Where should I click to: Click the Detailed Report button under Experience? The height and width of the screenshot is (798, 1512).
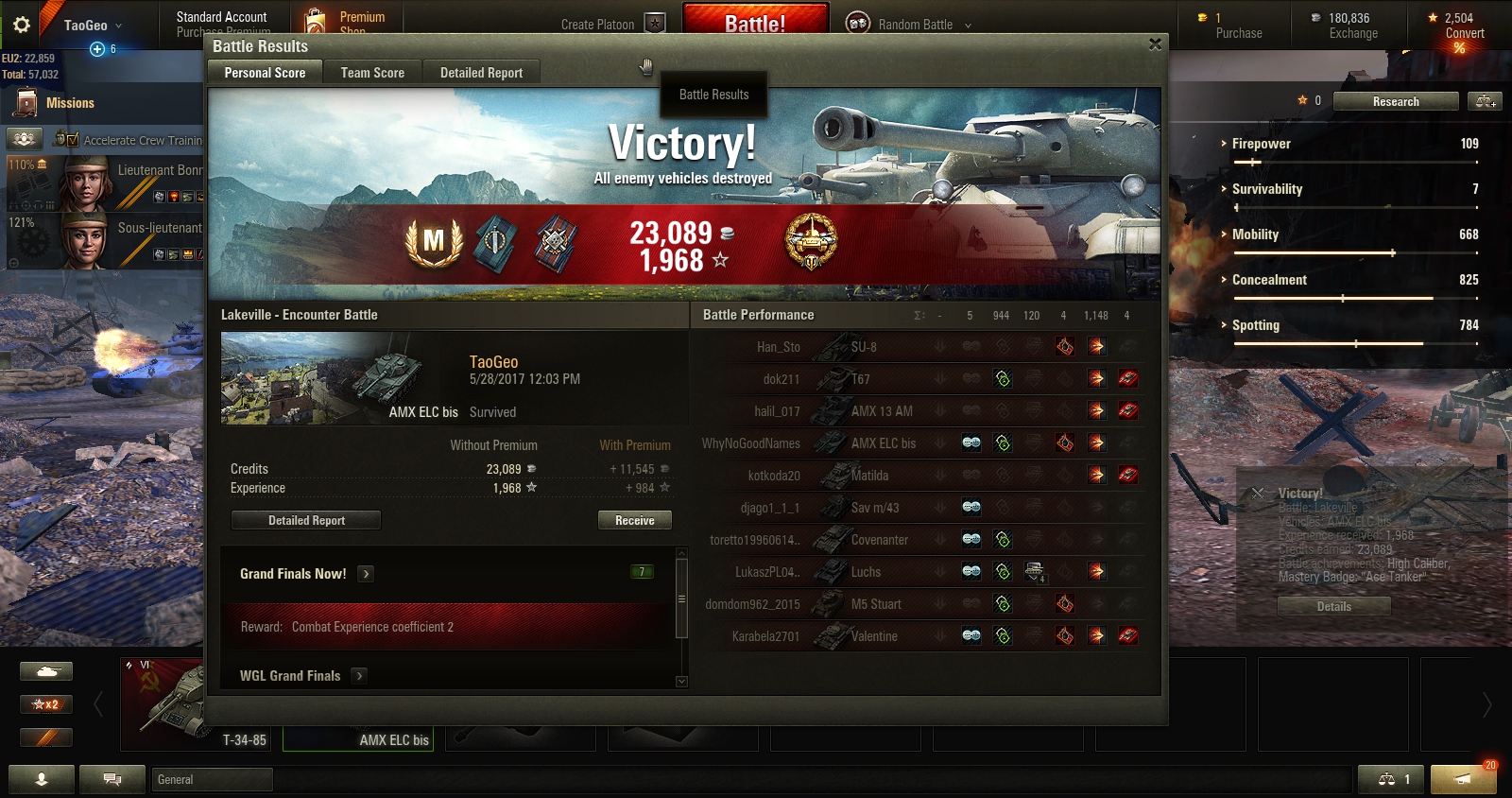point(306,520)
